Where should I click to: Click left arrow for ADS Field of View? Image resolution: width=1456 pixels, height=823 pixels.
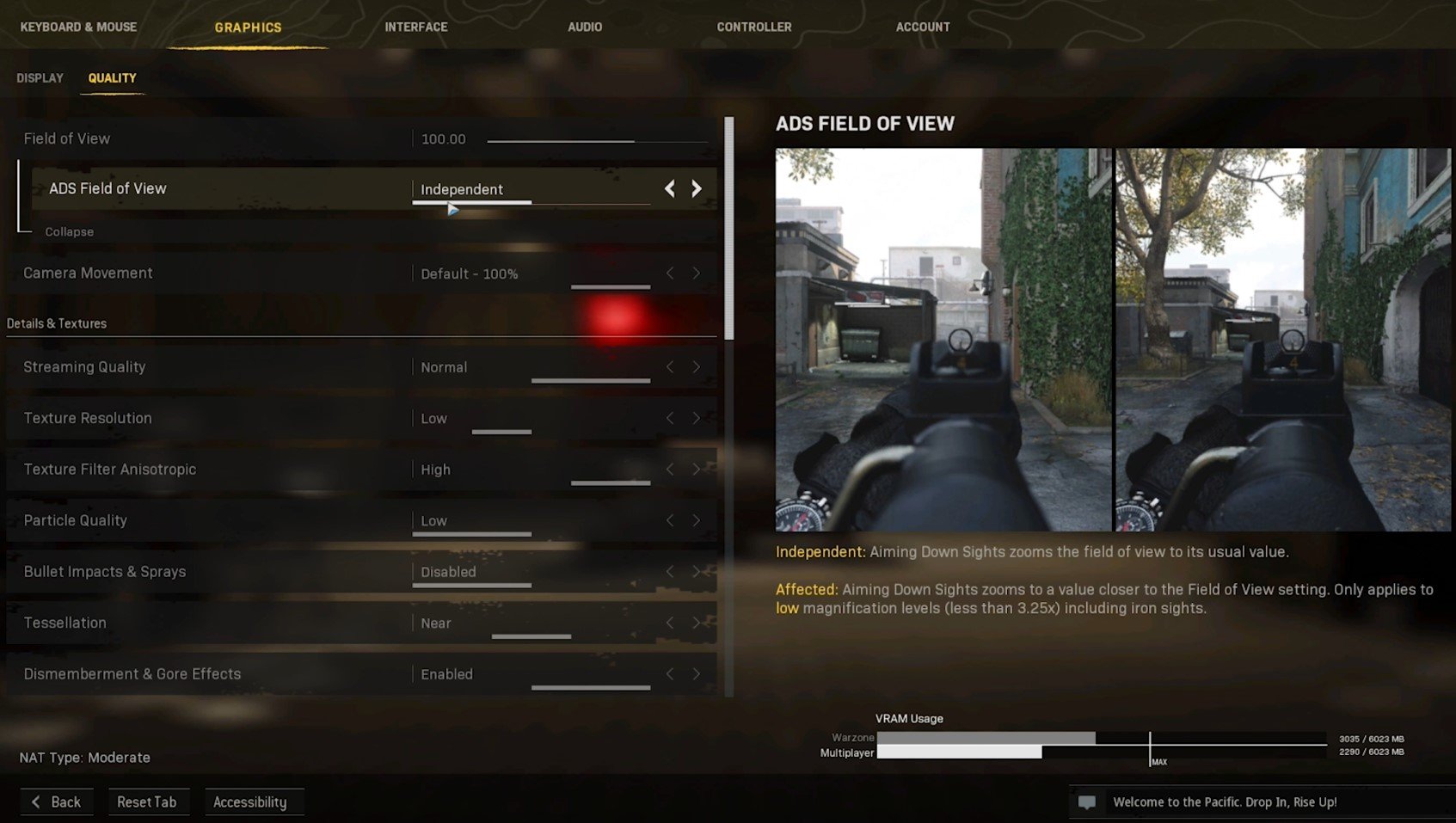point(669,188)
